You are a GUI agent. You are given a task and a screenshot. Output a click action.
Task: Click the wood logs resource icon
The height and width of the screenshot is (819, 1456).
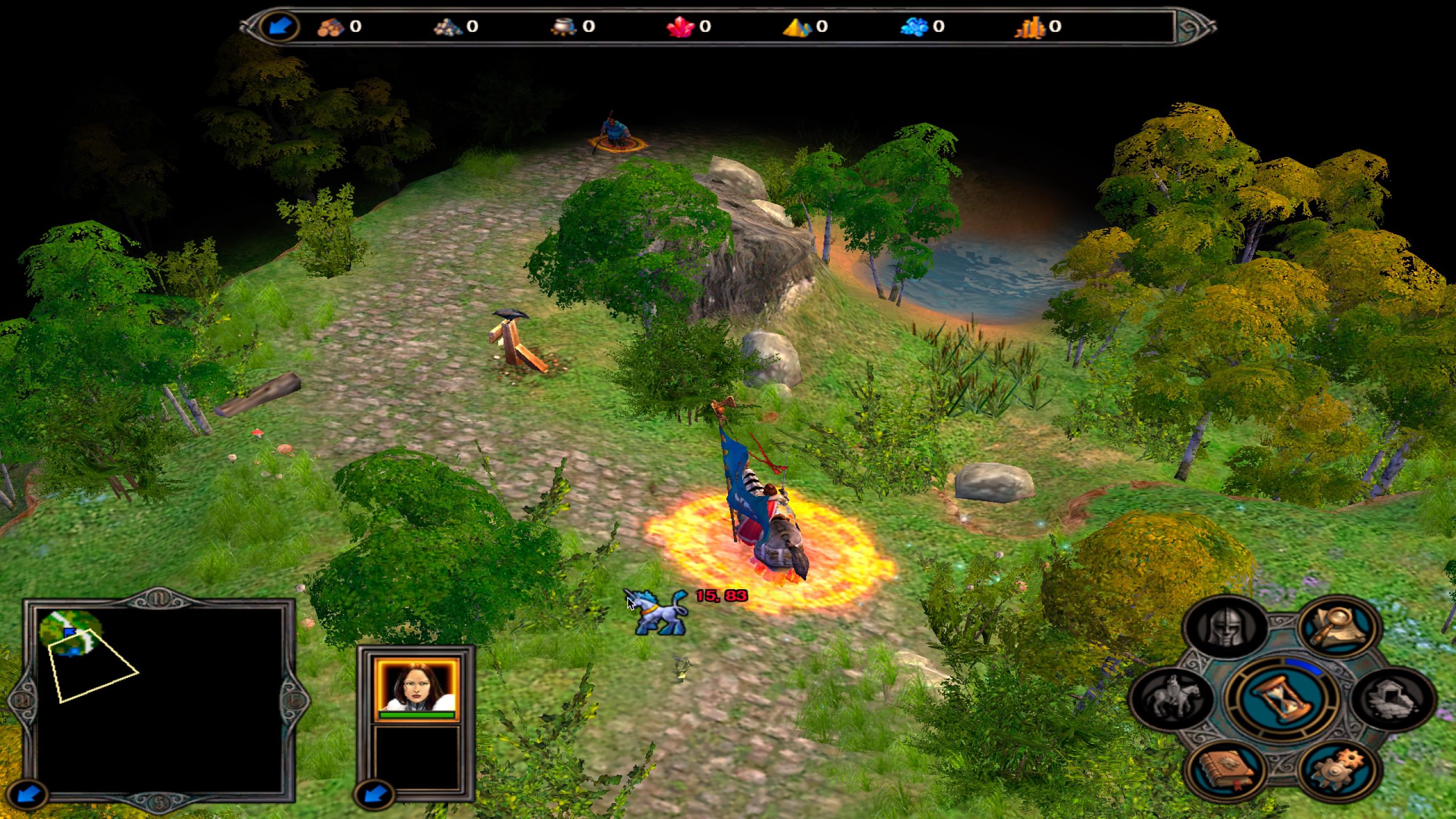tap(331, 27)
